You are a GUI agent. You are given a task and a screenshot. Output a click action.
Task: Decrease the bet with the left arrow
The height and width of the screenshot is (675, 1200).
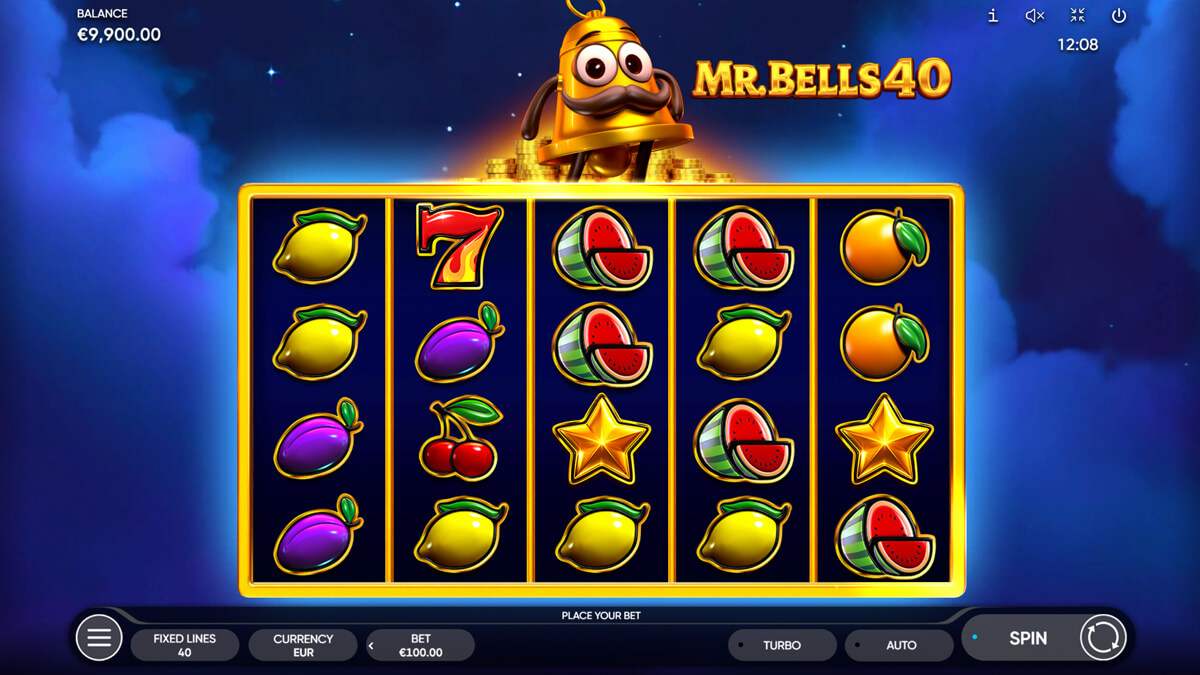click(x=372, y=646)
